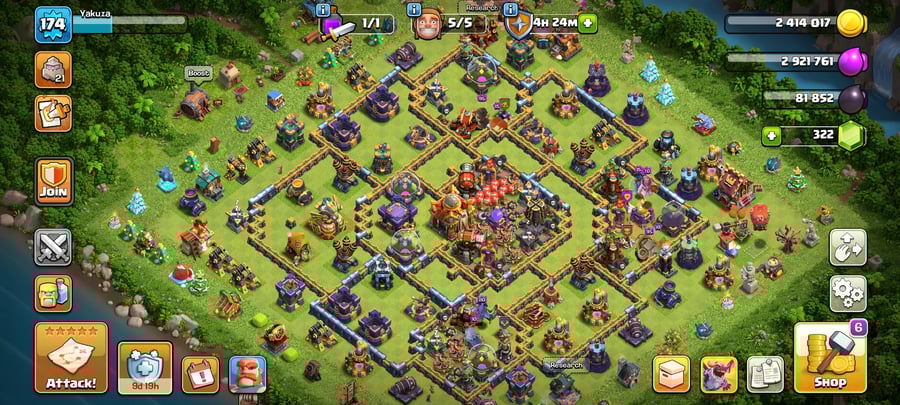Open the barbarian face icon button
The image size is (900, 405).
pos(247,374)
